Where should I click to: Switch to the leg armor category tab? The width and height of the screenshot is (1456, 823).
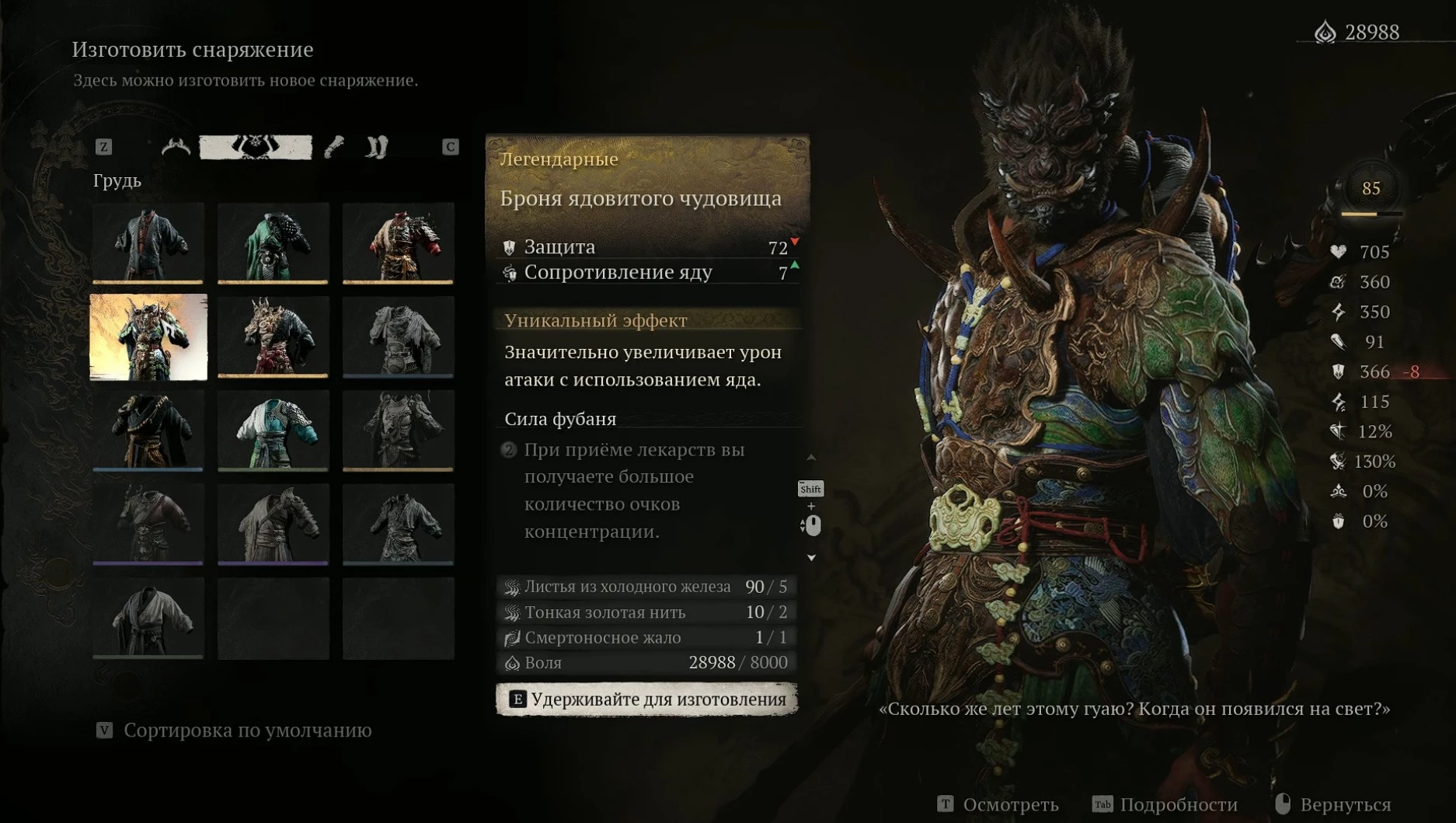(377, 147)
